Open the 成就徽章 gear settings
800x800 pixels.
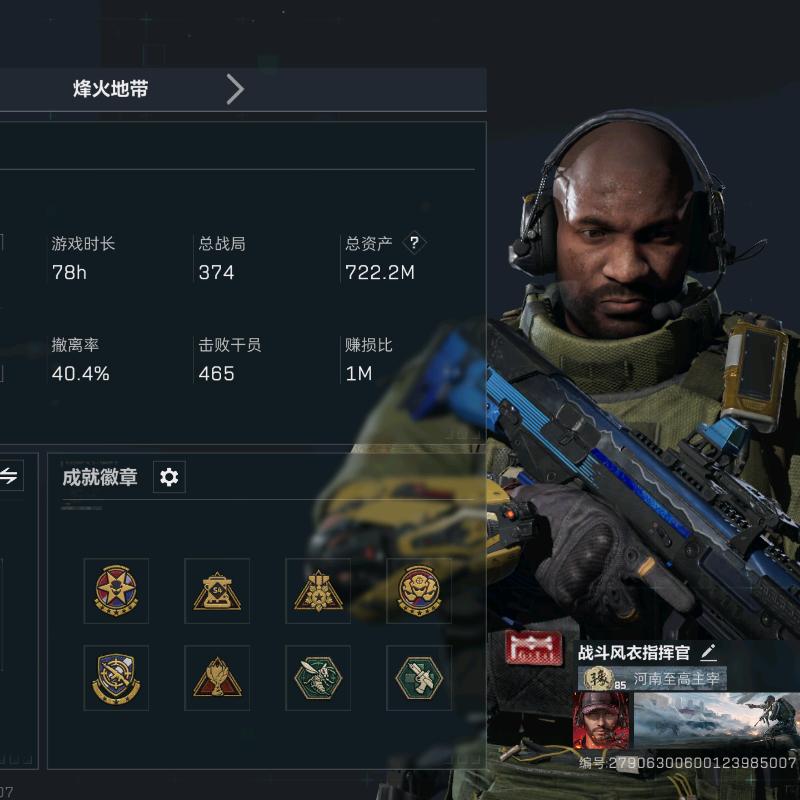(169, 477)
